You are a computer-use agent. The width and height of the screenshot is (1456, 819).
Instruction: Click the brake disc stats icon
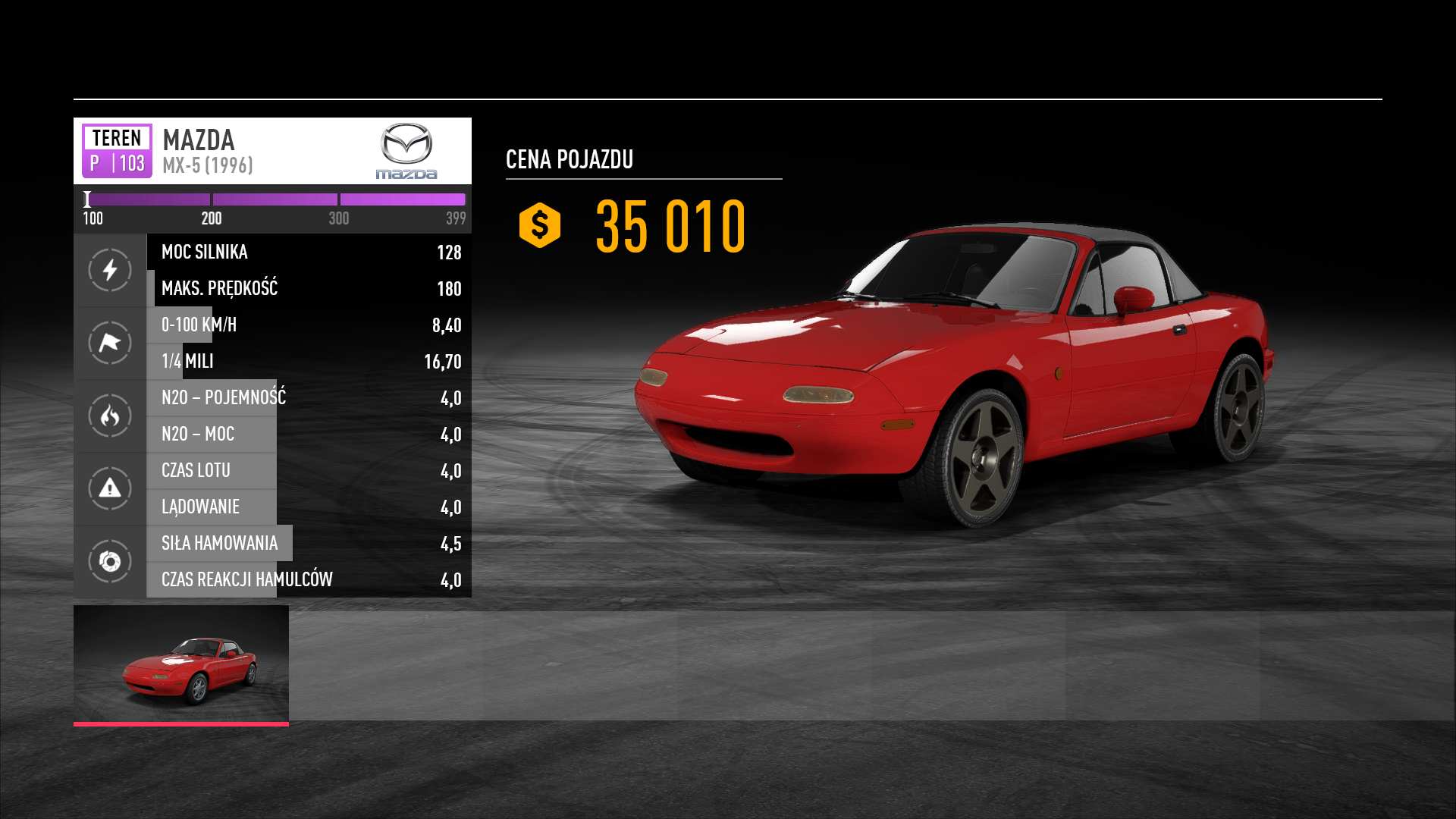pos(110,561)
